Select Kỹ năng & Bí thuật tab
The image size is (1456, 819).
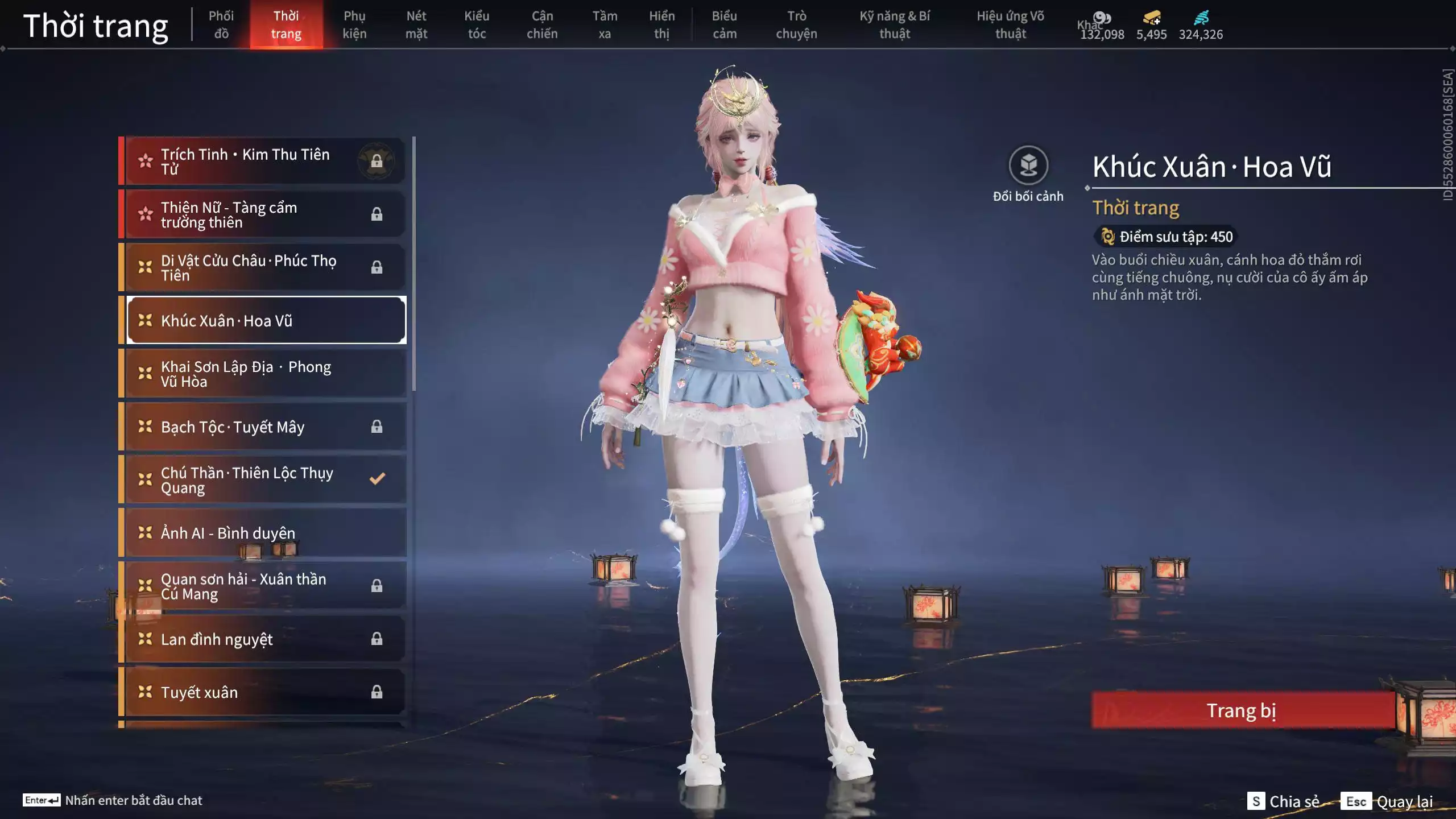coord(895,24)
